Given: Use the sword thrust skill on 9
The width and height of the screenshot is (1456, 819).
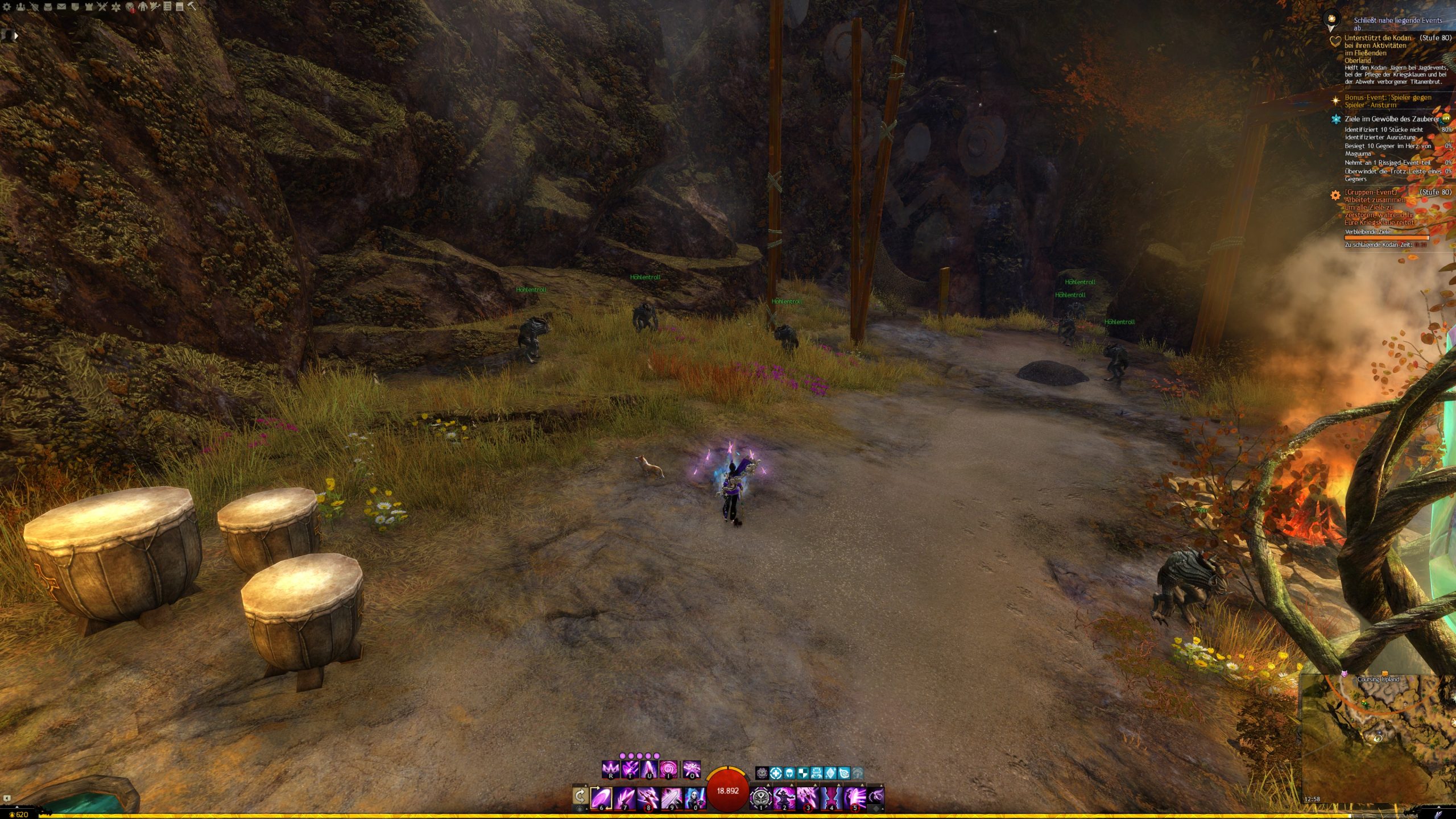Looking at the screenshot, I should [x=671, y=797].
